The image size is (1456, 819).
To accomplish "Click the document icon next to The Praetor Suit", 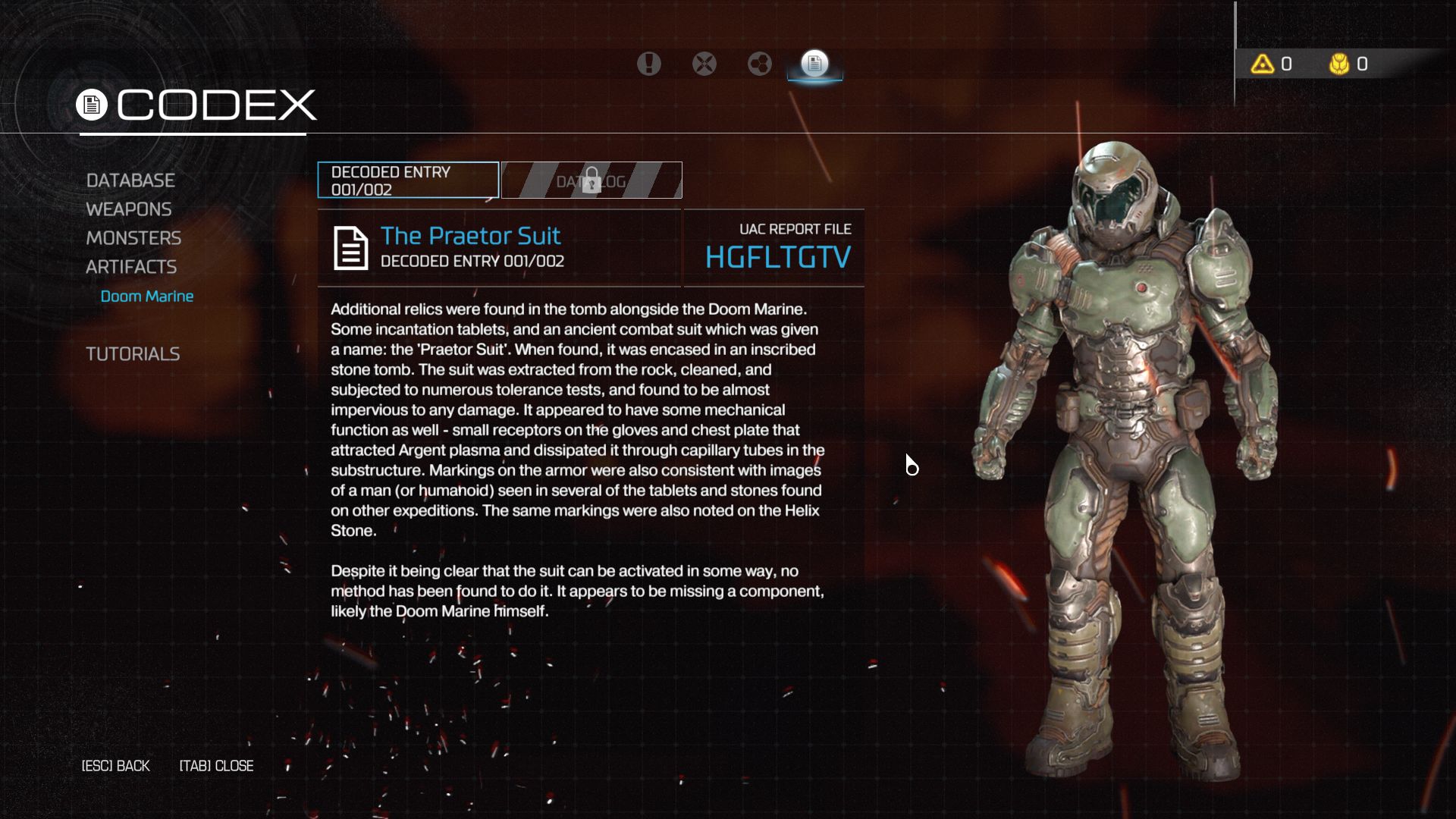I will coord(350,247).
